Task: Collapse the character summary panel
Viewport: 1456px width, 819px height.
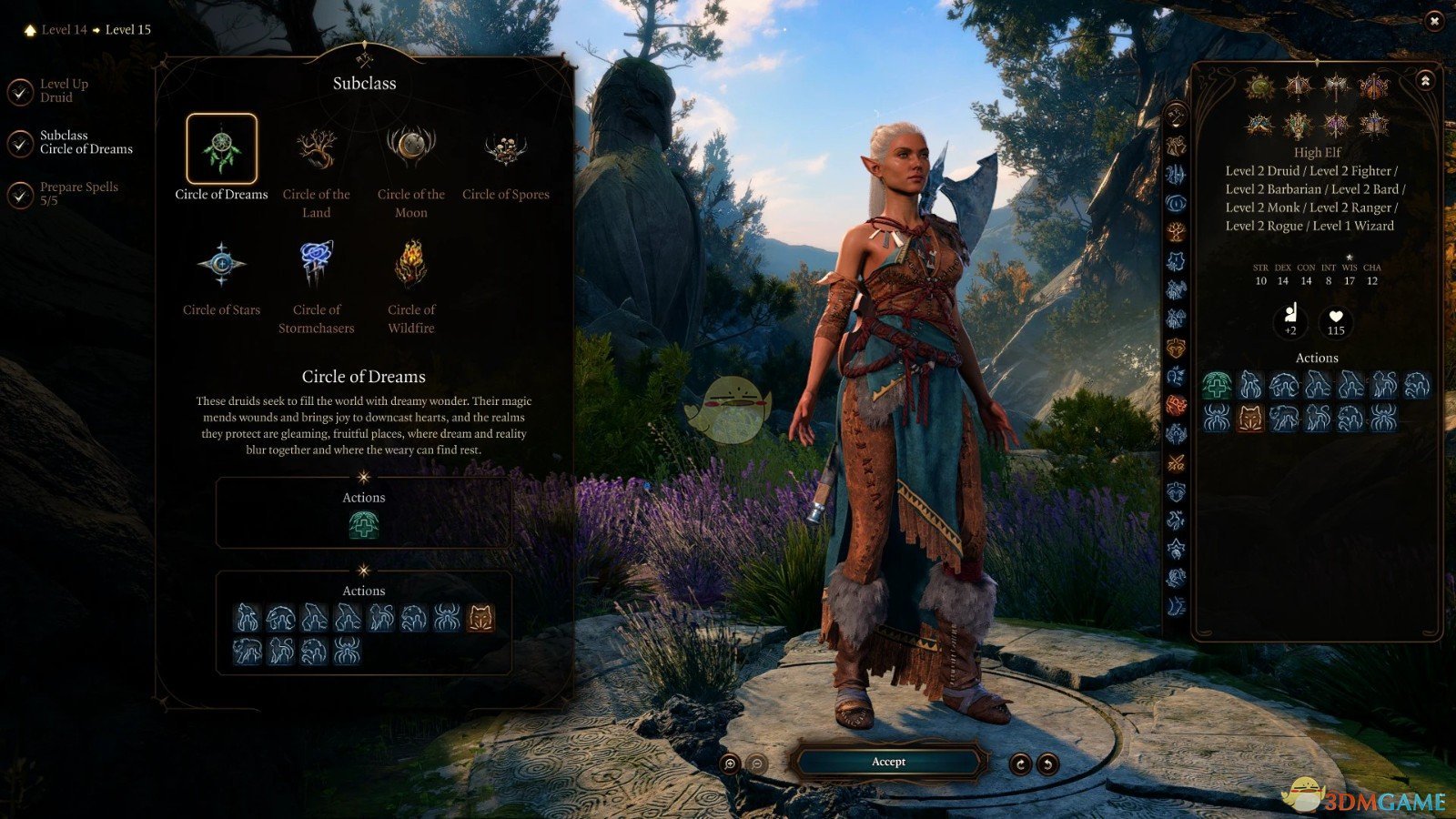Action: pos(1425,81)
